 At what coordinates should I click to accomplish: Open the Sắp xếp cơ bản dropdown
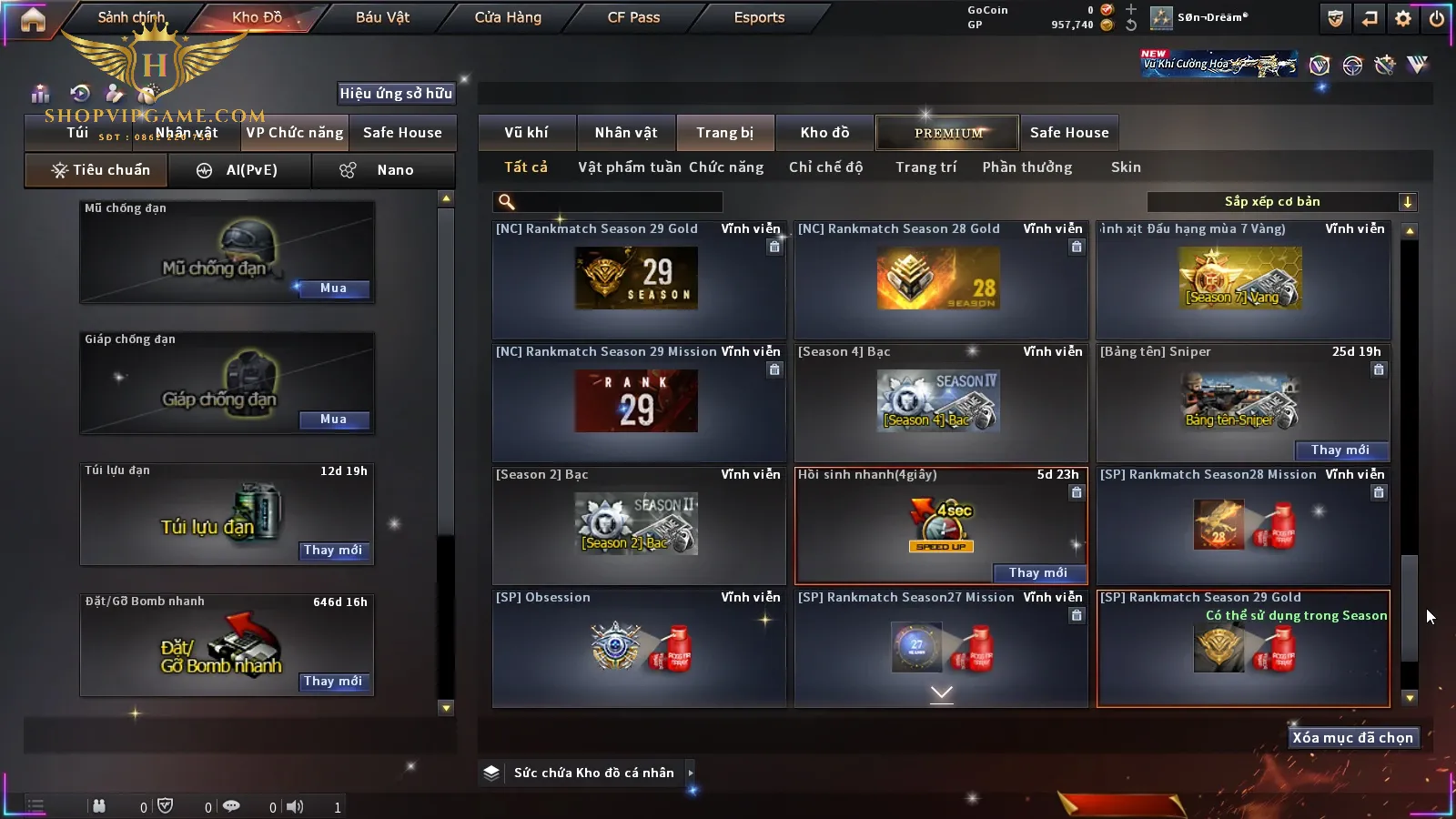tap(1281, 202)
